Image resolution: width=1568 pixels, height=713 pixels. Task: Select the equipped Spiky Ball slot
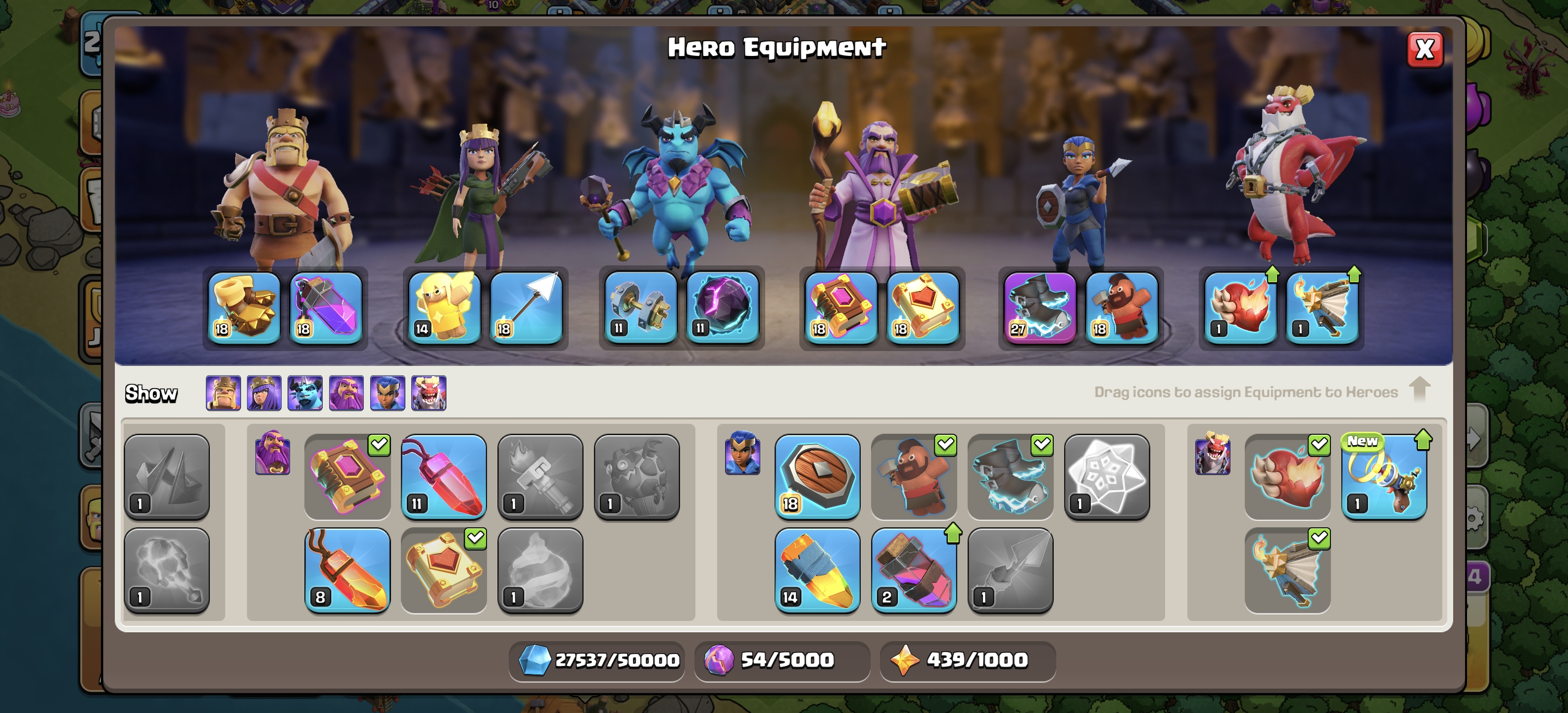pyautogui.click(x=326, y=308)
